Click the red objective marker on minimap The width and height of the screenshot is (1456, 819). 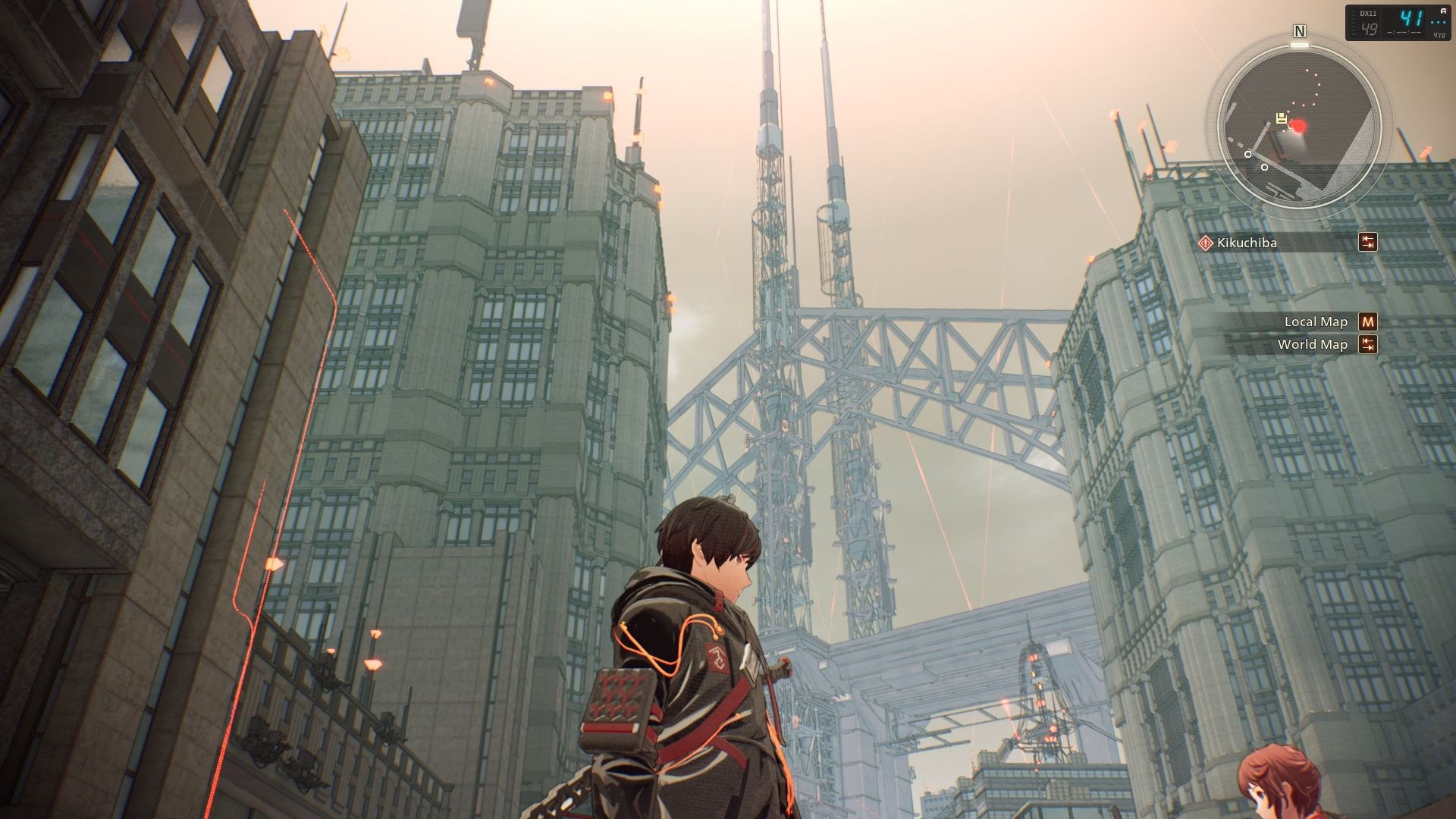[1298, 126]
